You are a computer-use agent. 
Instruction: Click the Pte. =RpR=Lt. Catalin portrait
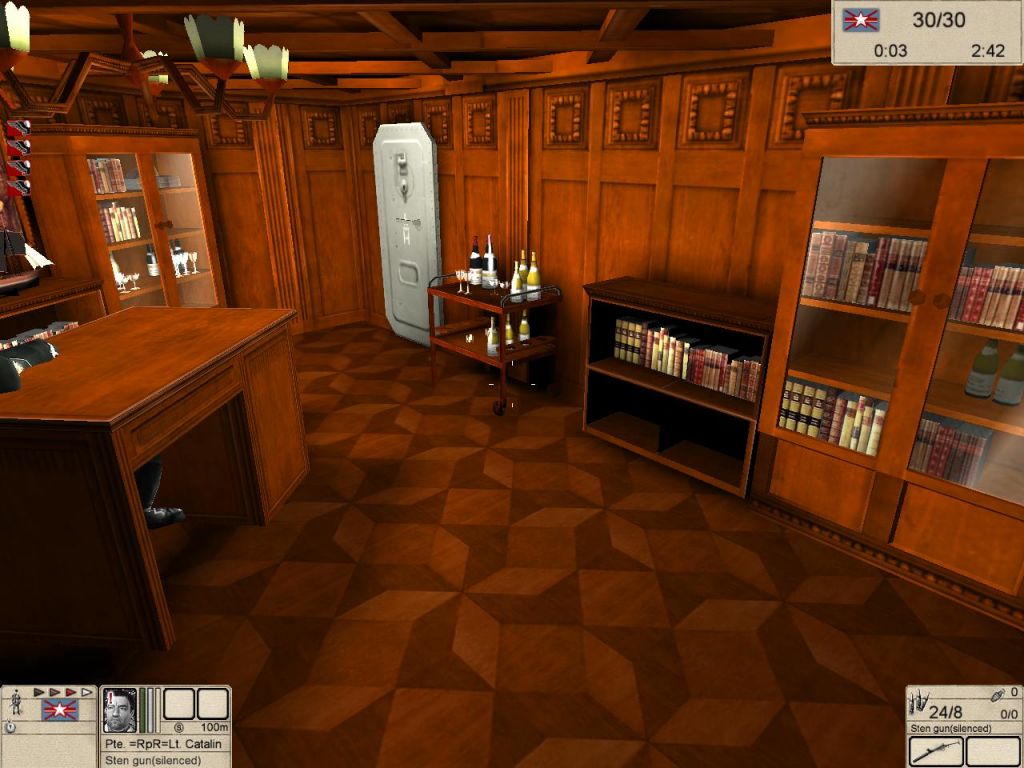(120, 709)
